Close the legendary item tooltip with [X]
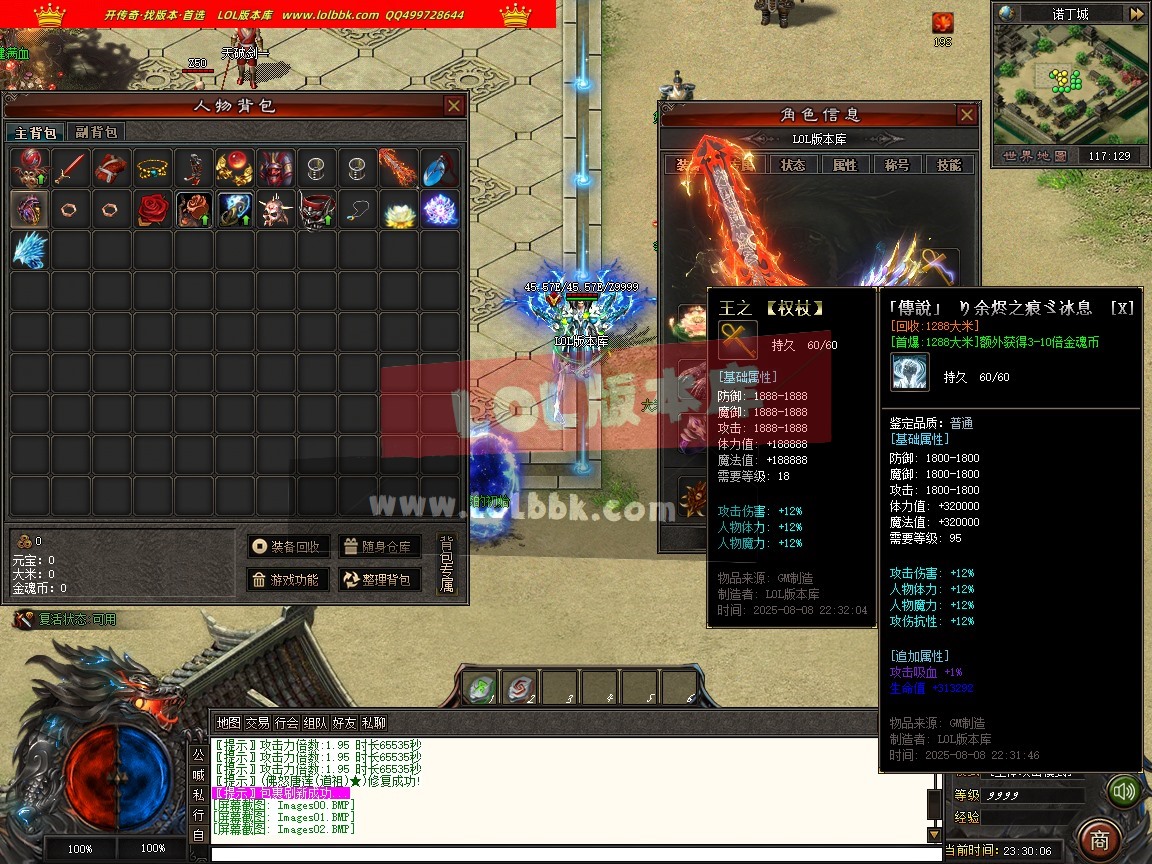 (x=1125, y=307)
